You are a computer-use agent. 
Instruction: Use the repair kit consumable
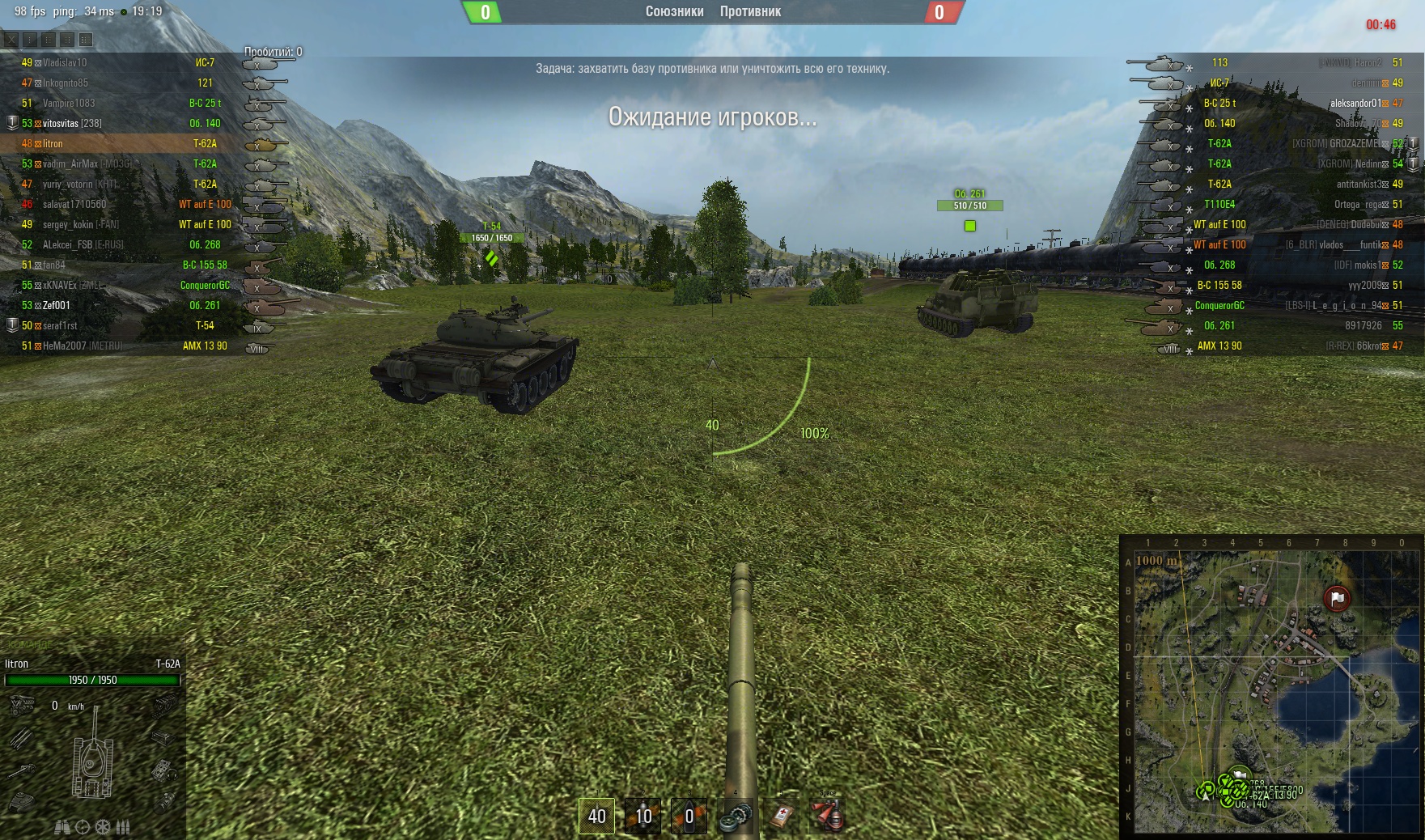[x=736, y=816]
